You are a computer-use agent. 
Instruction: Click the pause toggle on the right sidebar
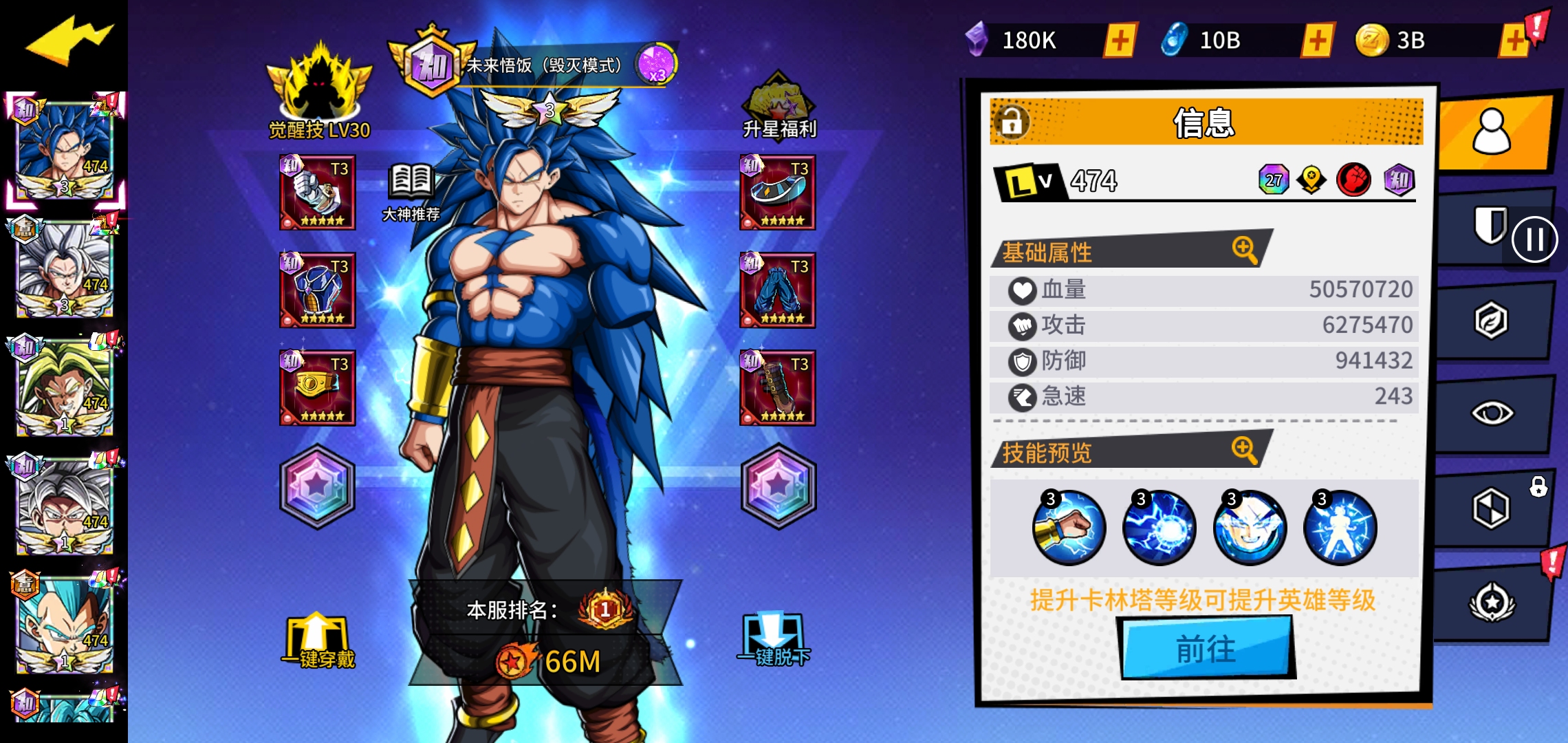1536,237
